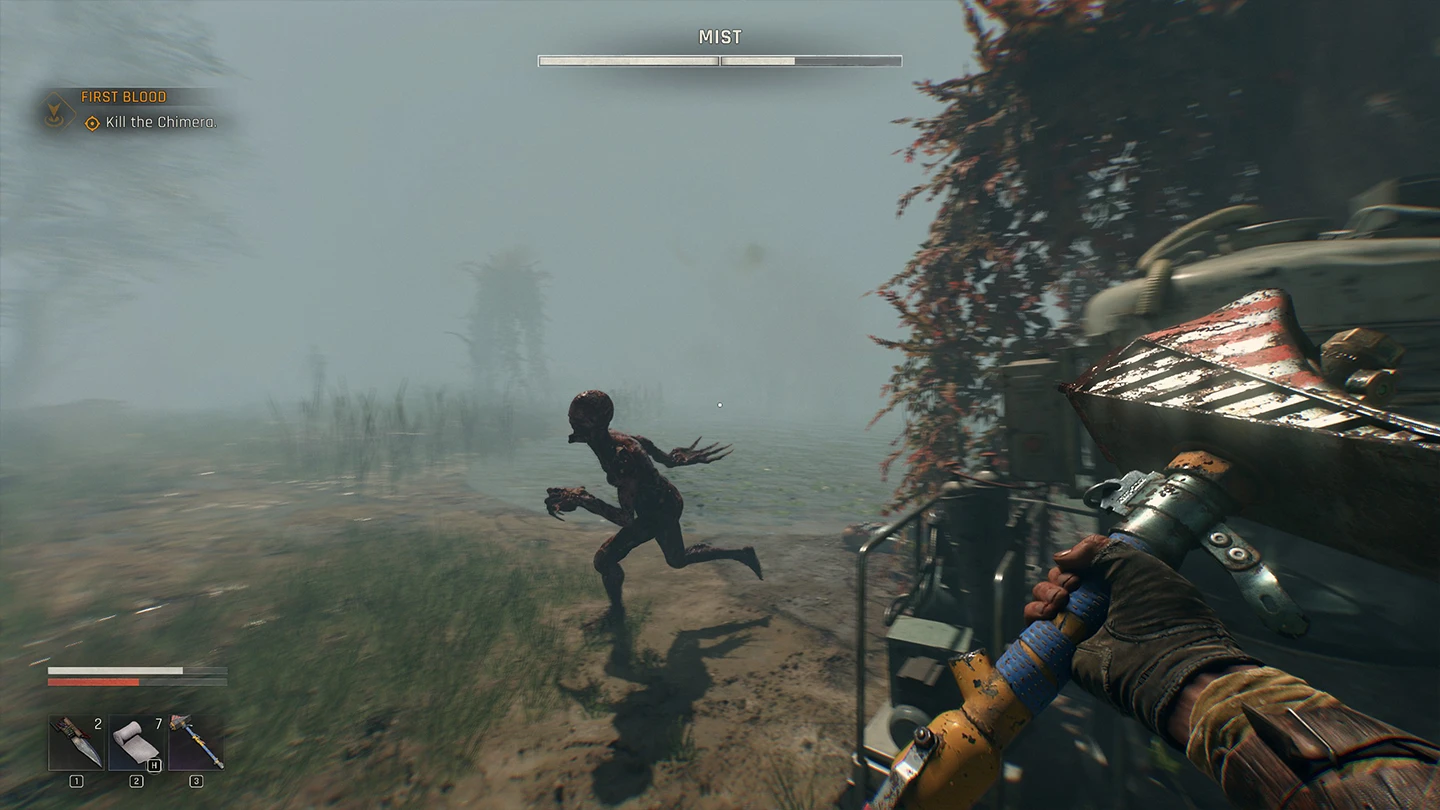Click the right segment of the MIST health bar
The image size is (1440, 810).
coord(810,60)
